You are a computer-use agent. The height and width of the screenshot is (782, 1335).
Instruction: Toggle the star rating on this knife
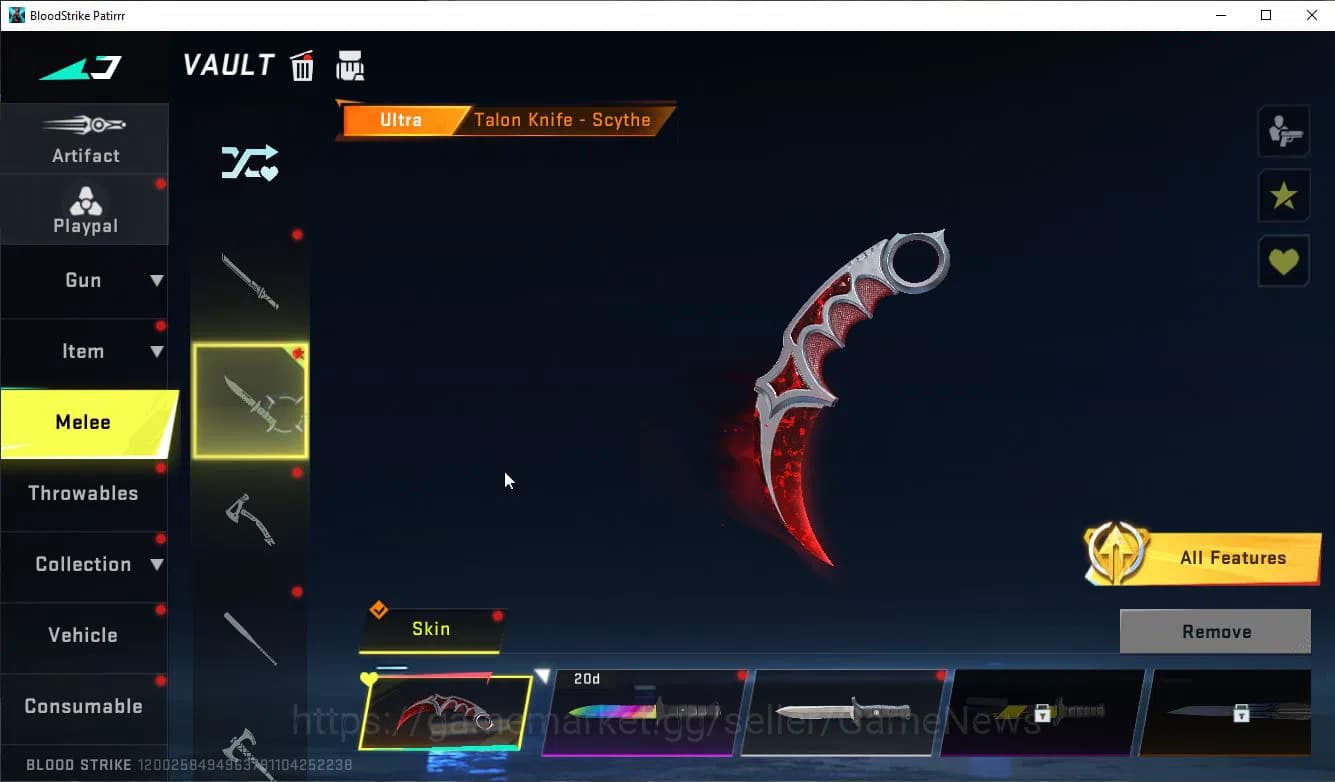pyautogui.click(x=1283, y=195)
